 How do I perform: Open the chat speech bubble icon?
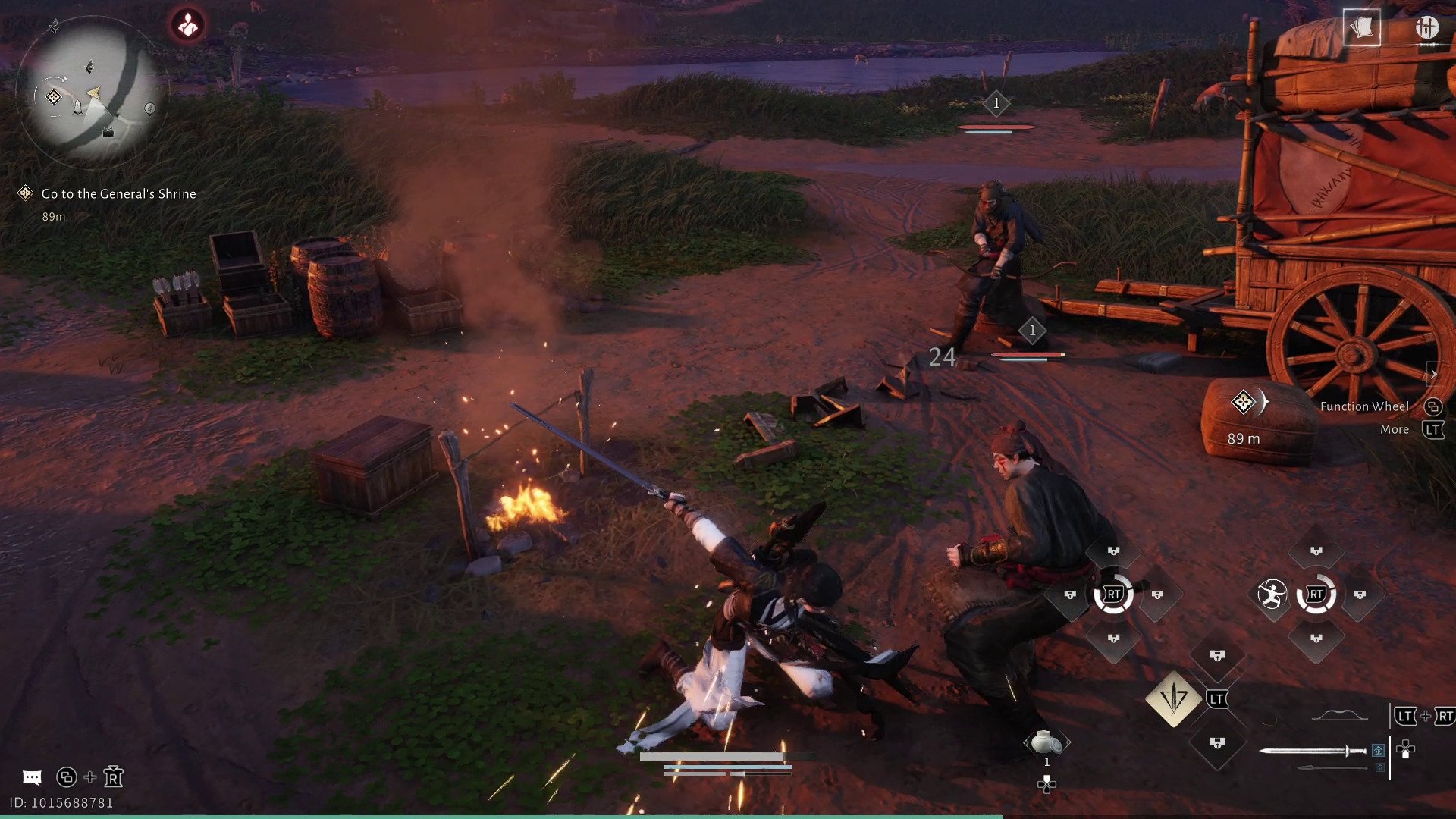coord(32,777)
